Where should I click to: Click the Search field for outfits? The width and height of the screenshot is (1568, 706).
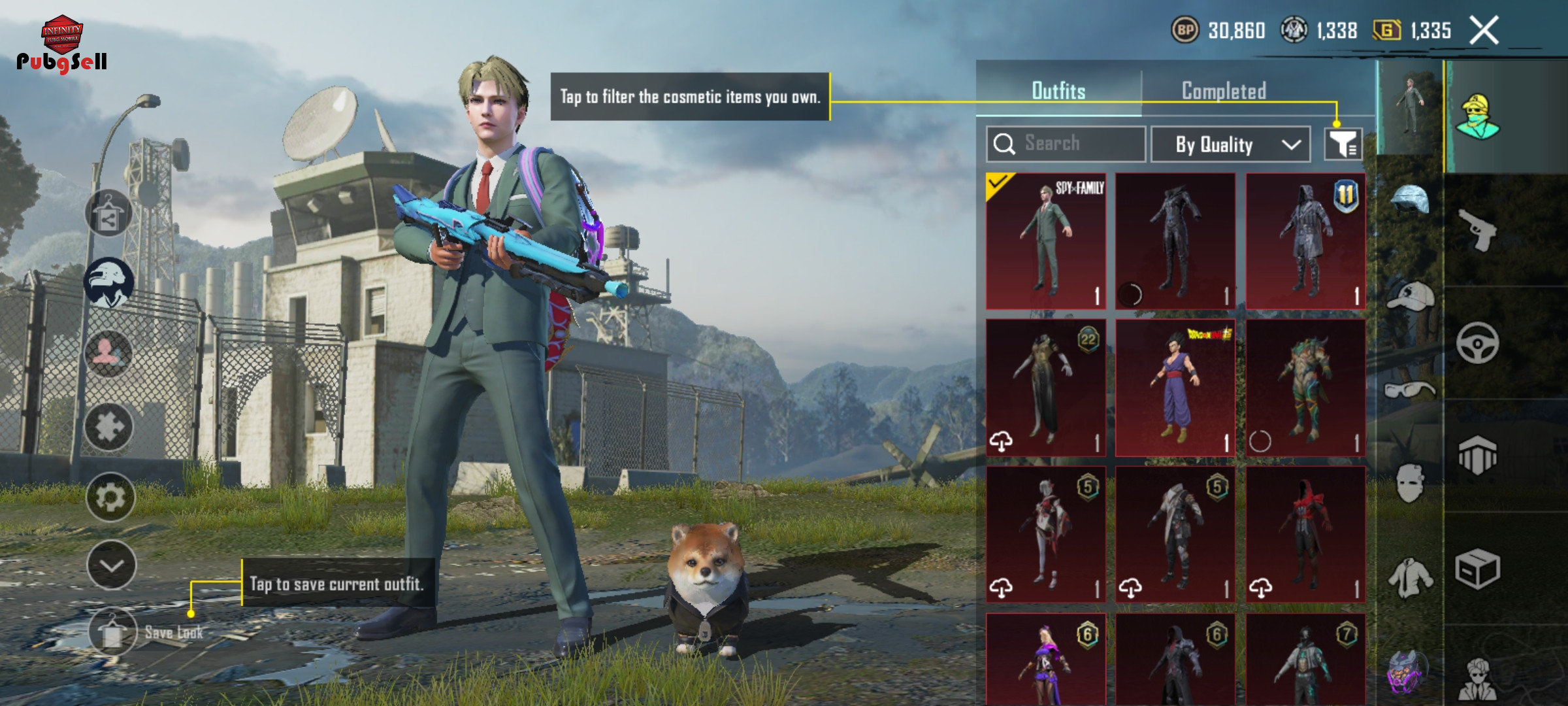point(1066,144)
